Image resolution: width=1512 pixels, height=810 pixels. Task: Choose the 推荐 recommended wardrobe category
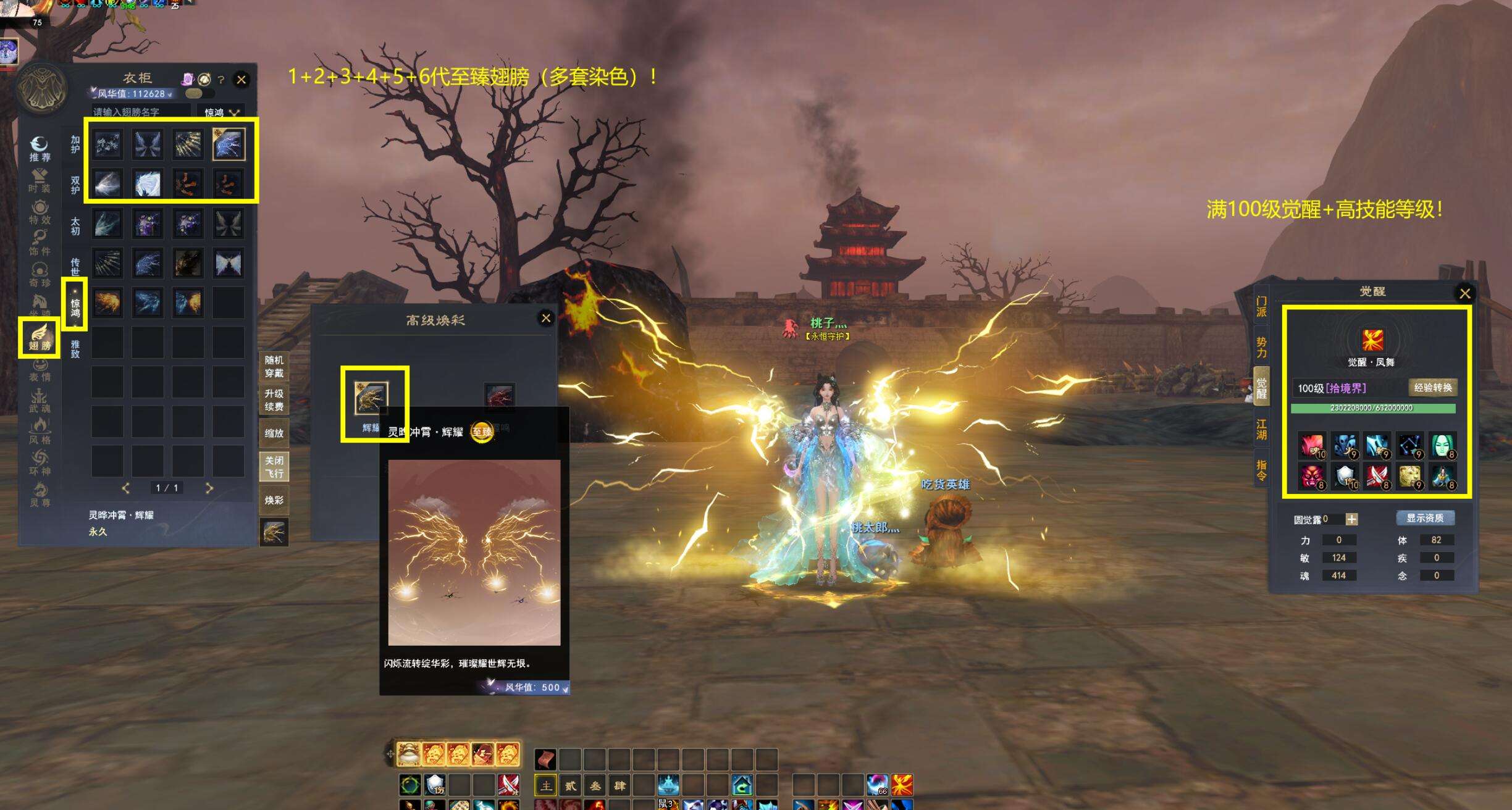pos(40,149)
